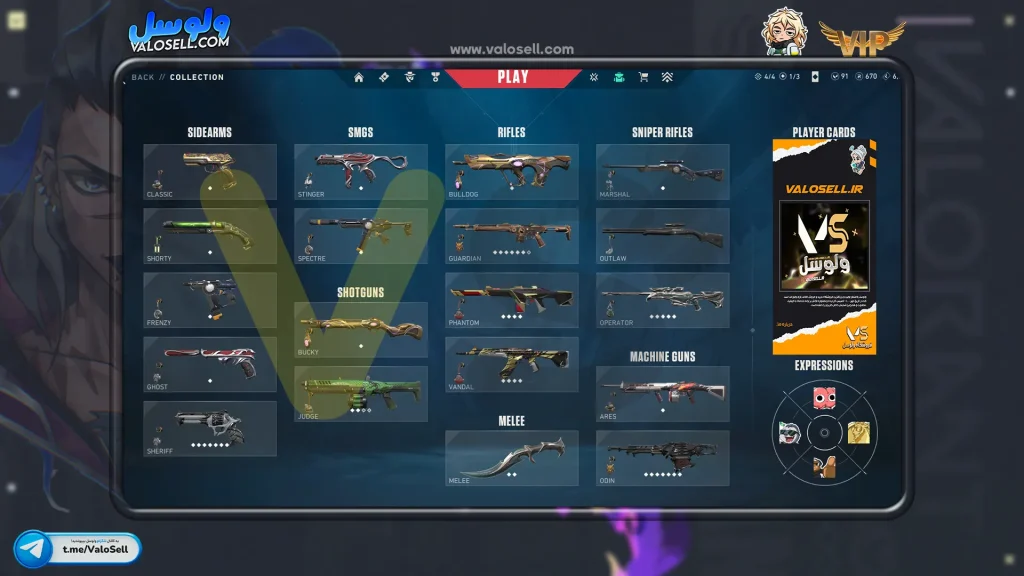The image size is (1024, 576).
Task: Select the player card banner
Action: (824, 247)
